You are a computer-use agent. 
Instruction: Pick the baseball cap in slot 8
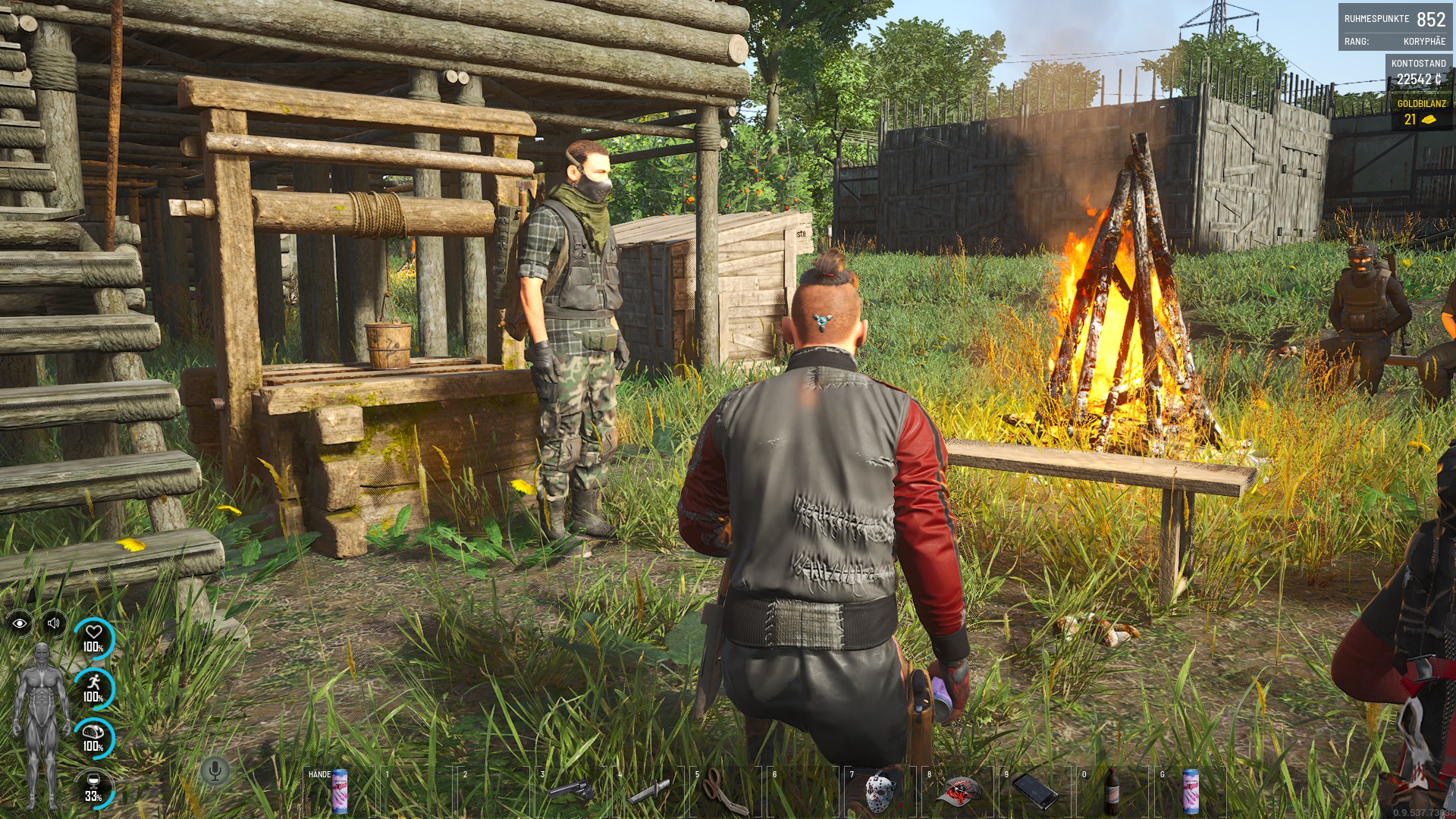point(959,792)
